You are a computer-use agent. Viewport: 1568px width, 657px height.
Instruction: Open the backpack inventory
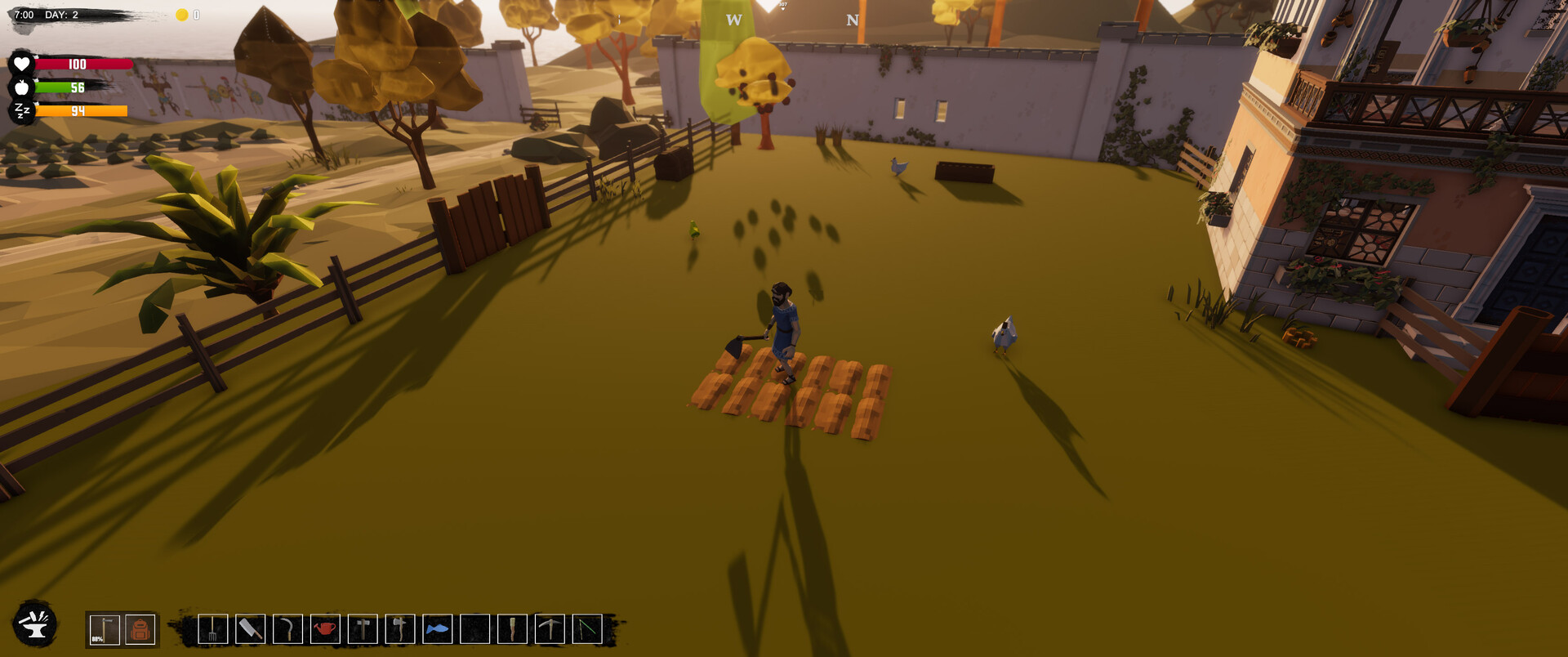pyautogui.click(x=140, y=629)
